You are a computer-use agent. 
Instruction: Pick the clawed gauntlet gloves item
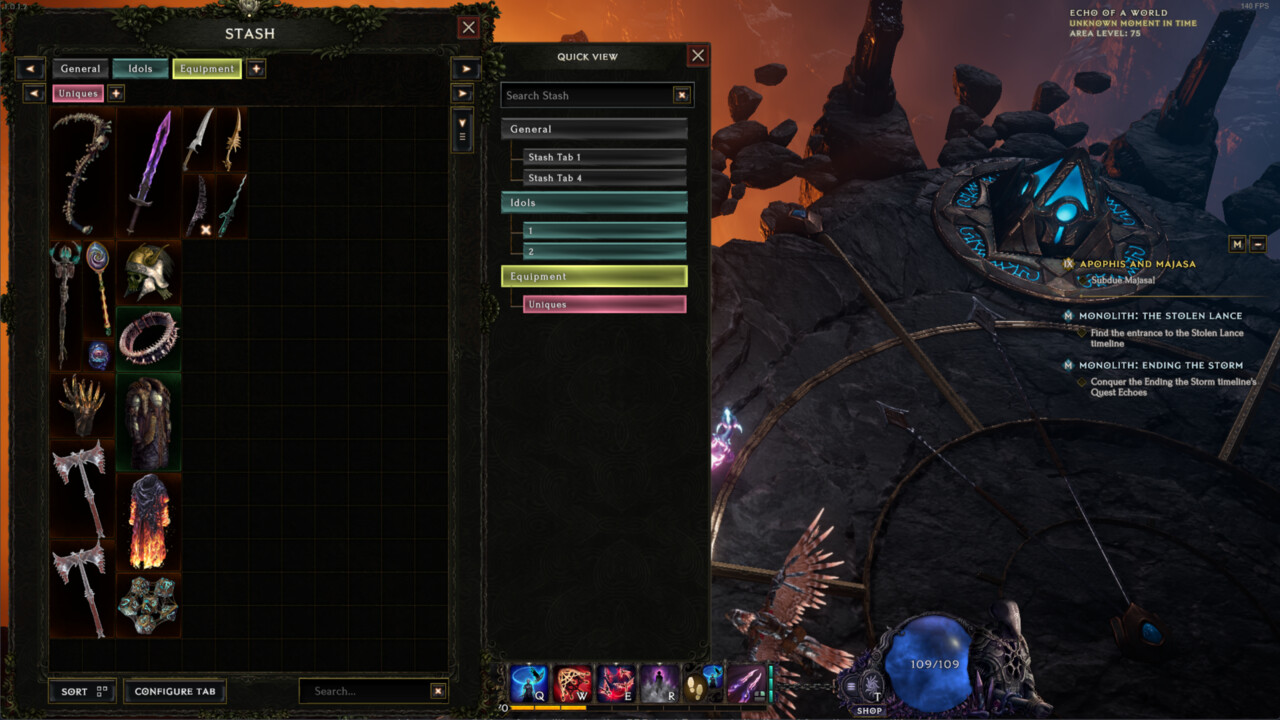pos(83,405)
